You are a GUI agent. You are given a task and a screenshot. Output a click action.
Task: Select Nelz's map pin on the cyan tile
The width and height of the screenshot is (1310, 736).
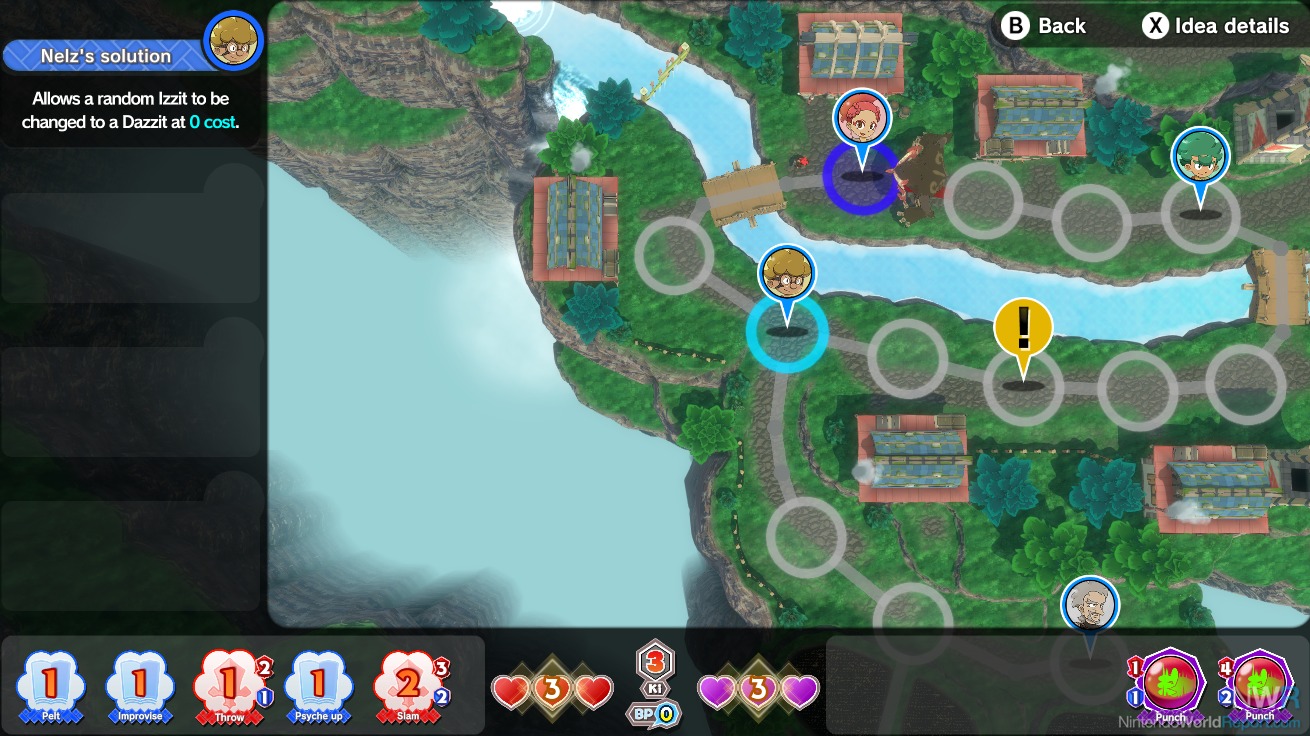787,277
